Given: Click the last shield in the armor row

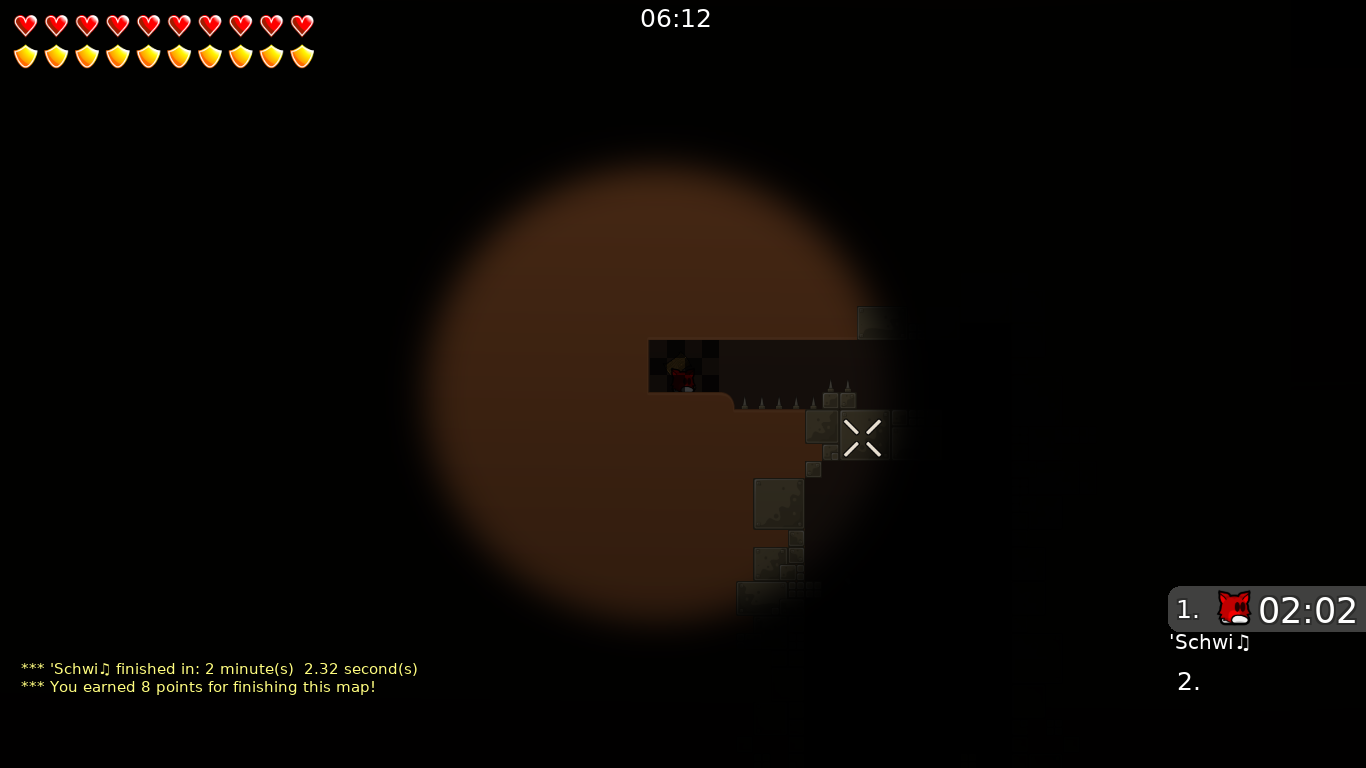Looking at the screenshot, I should pos(302,56).
